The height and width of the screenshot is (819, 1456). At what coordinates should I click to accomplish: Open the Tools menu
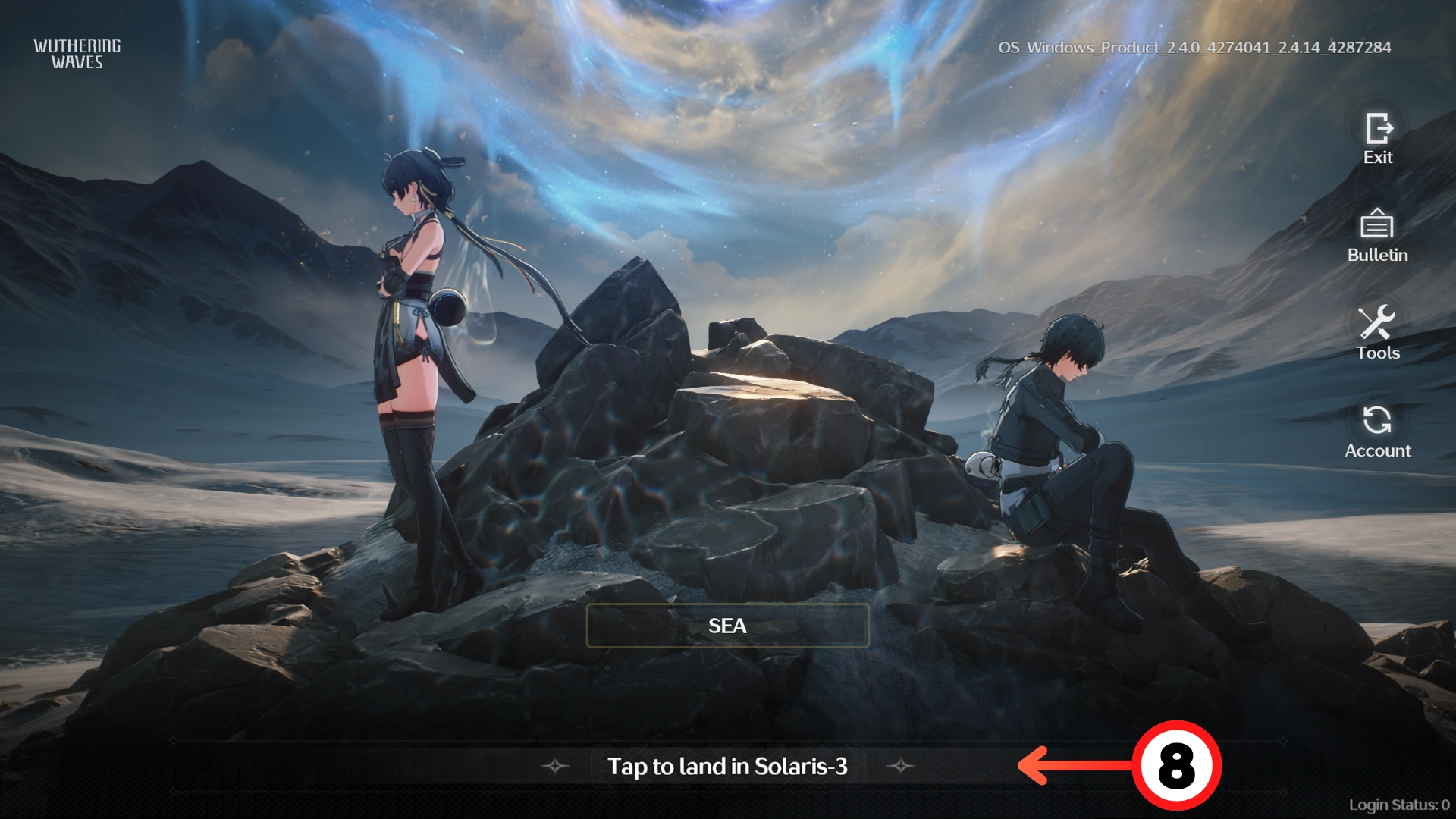[x=1377, y=332]
